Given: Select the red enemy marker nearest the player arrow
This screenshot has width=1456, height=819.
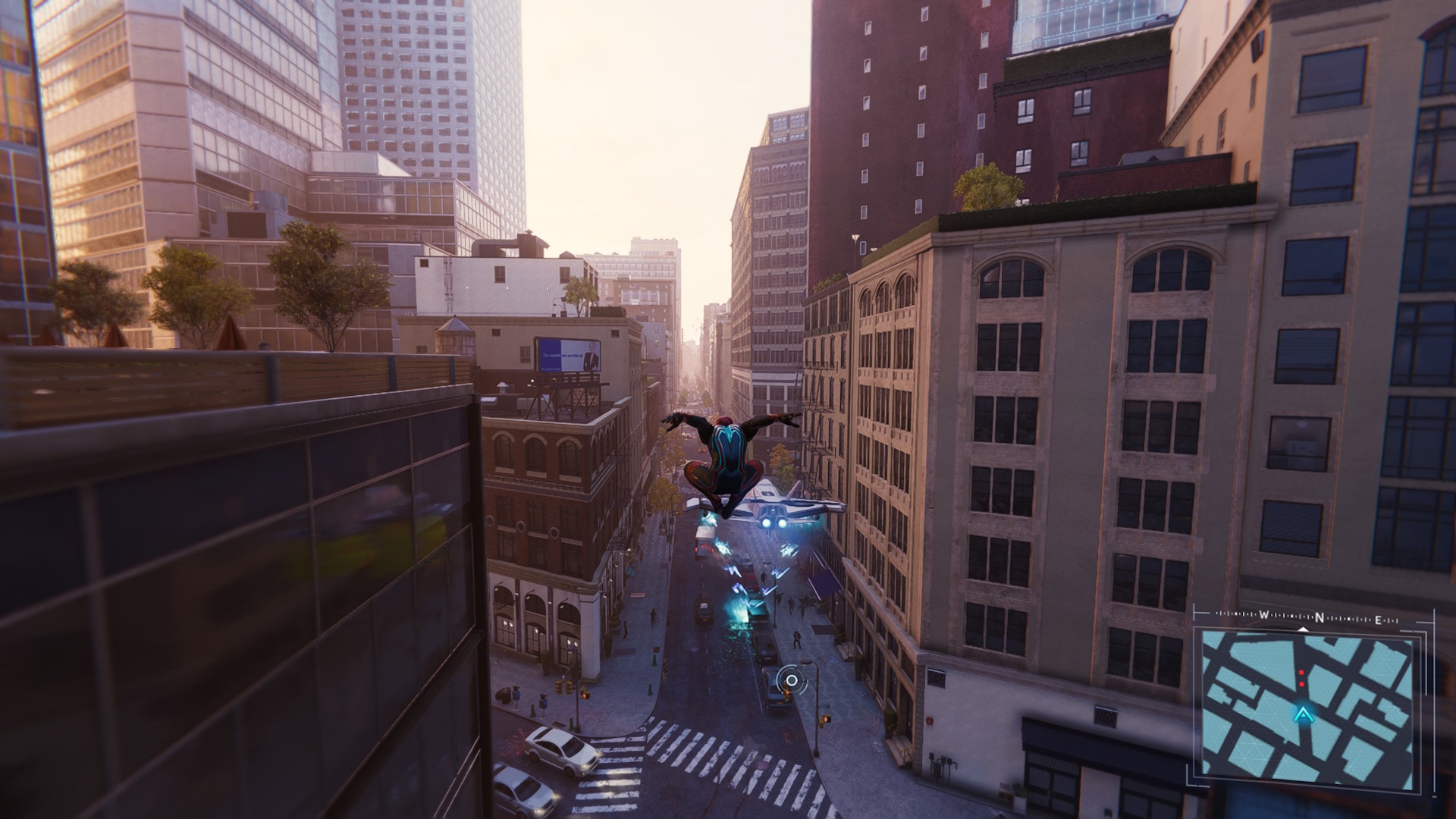Looking at the screenshot, I should (x=1302, y=685).
